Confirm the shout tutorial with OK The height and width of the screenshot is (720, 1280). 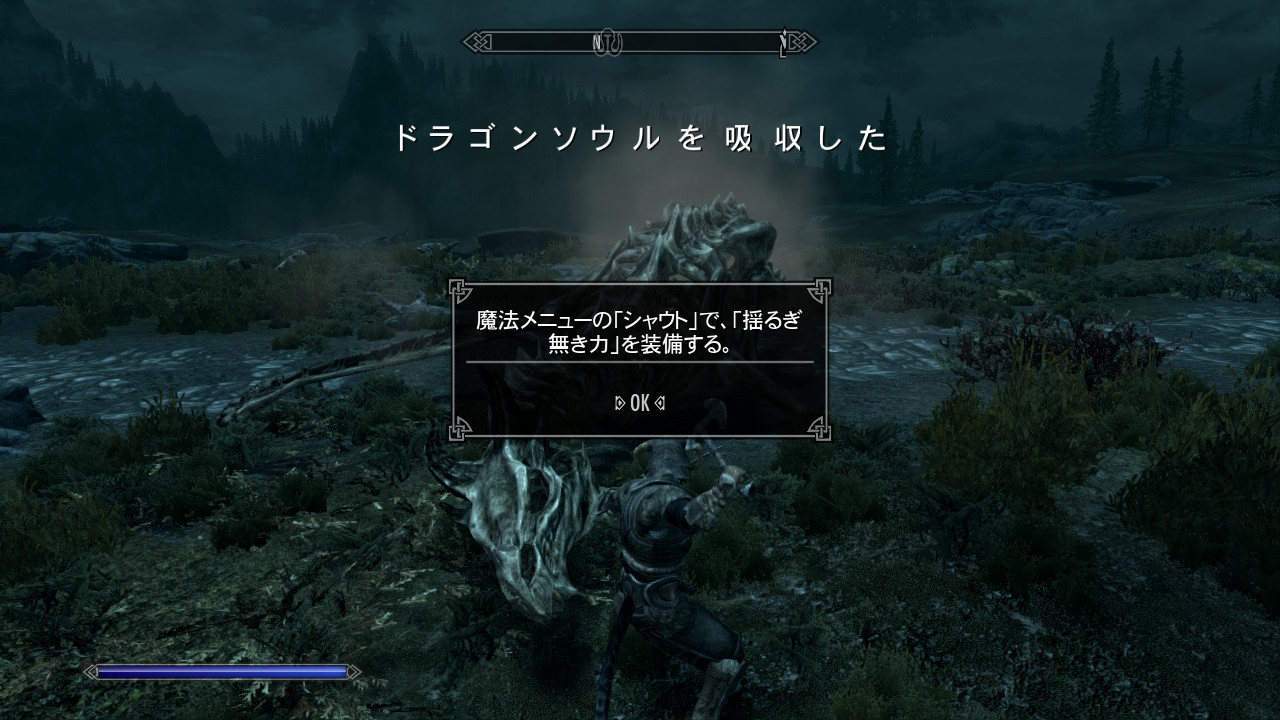coord(640,403)
